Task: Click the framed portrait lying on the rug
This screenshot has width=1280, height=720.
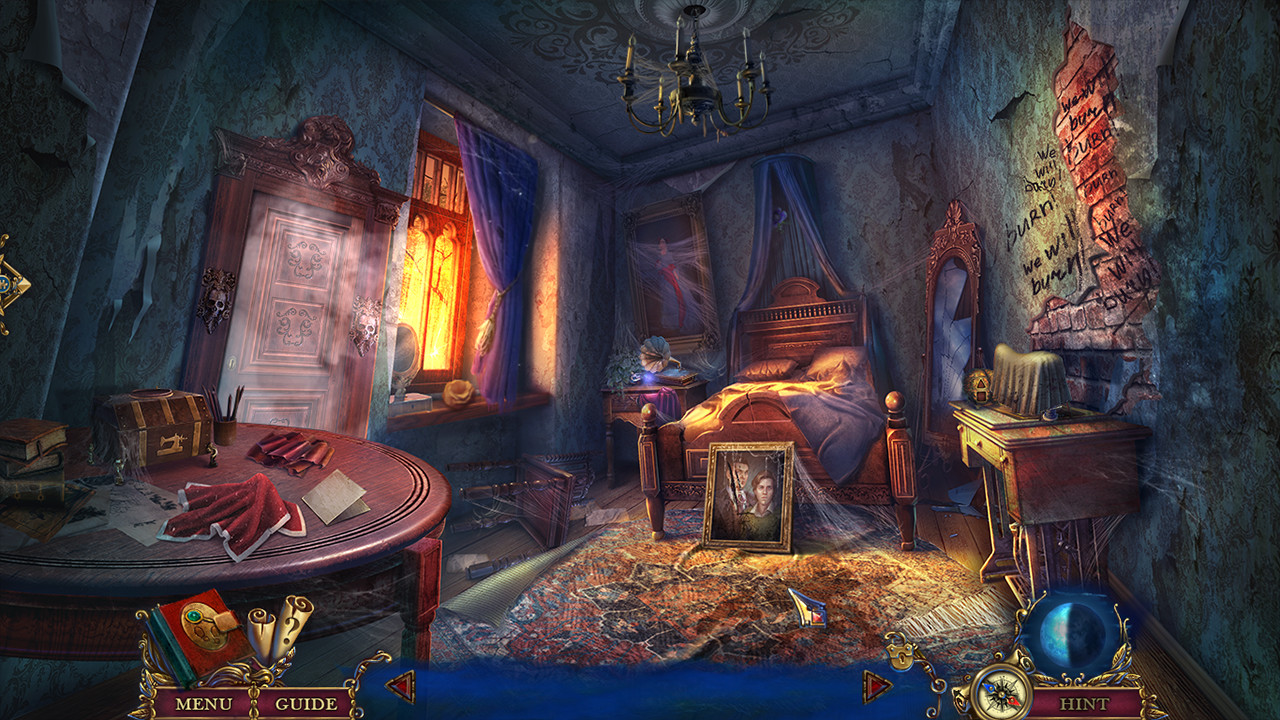Action: 750,493
